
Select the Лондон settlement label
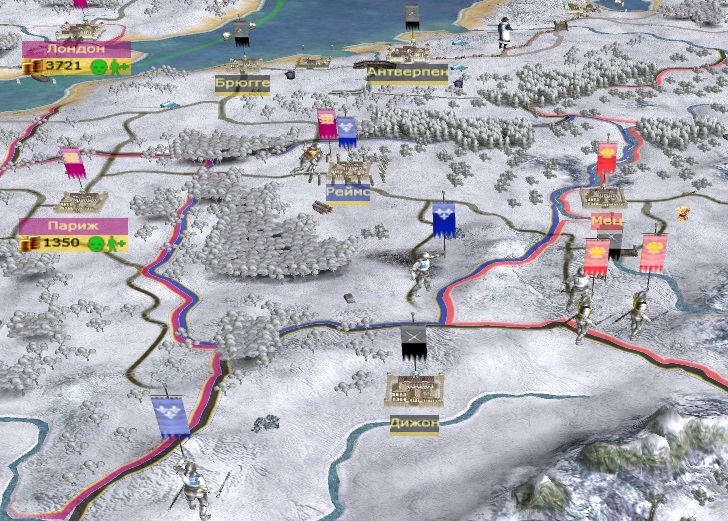tap(75, 49)
